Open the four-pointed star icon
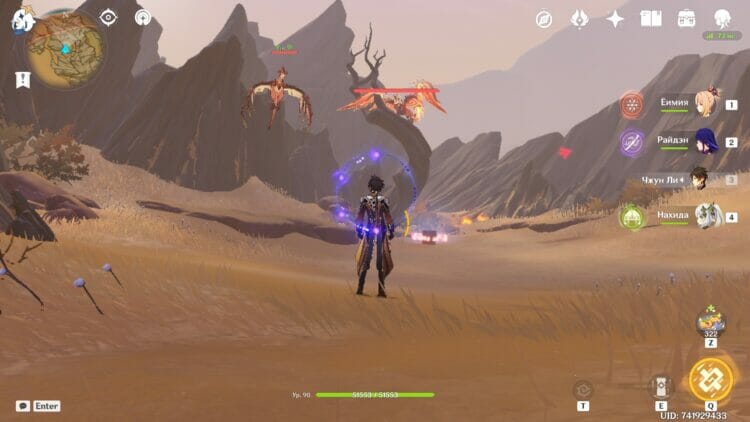750x422 pixels. [615, 19]
